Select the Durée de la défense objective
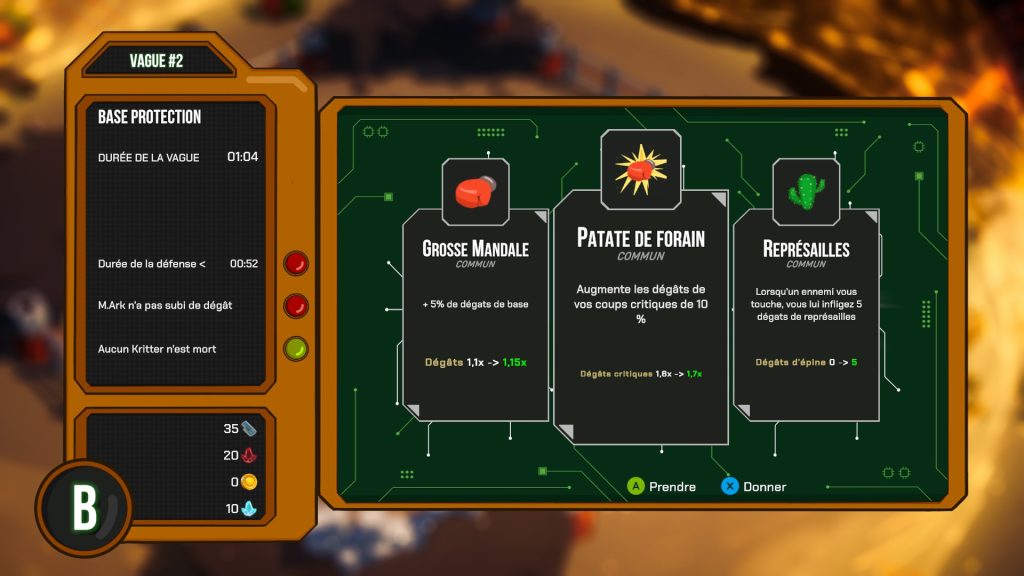1024x576 pixels. pos(152,264)
